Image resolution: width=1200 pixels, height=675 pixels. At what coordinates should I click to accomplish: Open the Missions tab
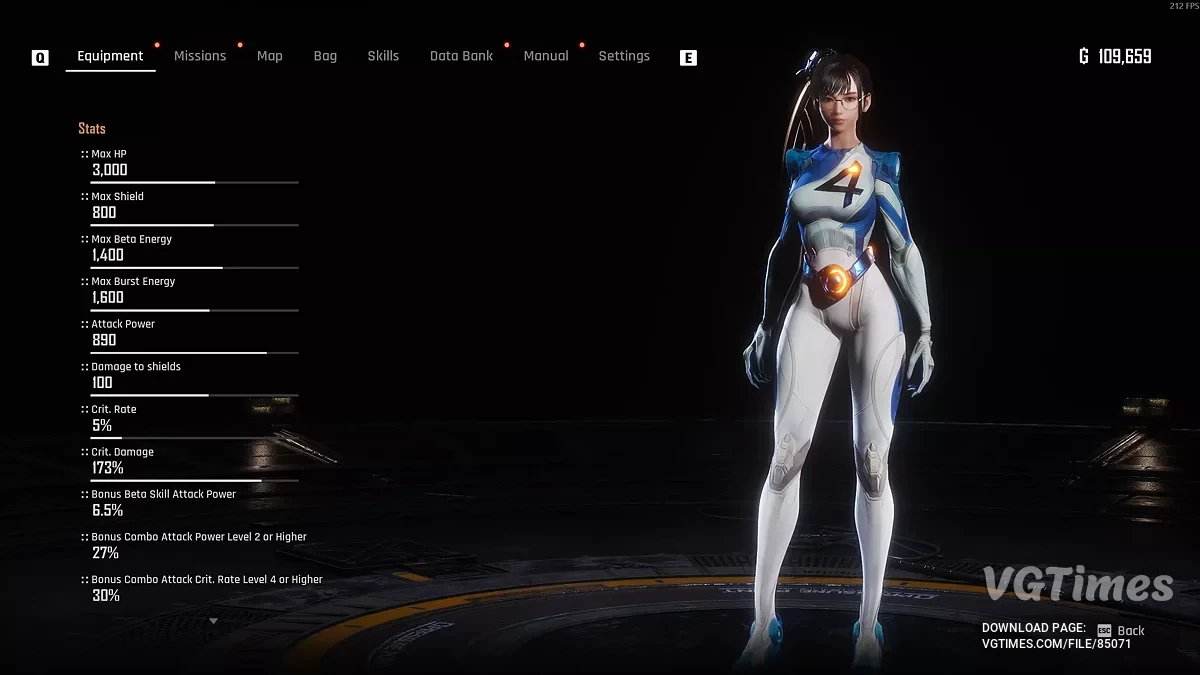[200, 56]
